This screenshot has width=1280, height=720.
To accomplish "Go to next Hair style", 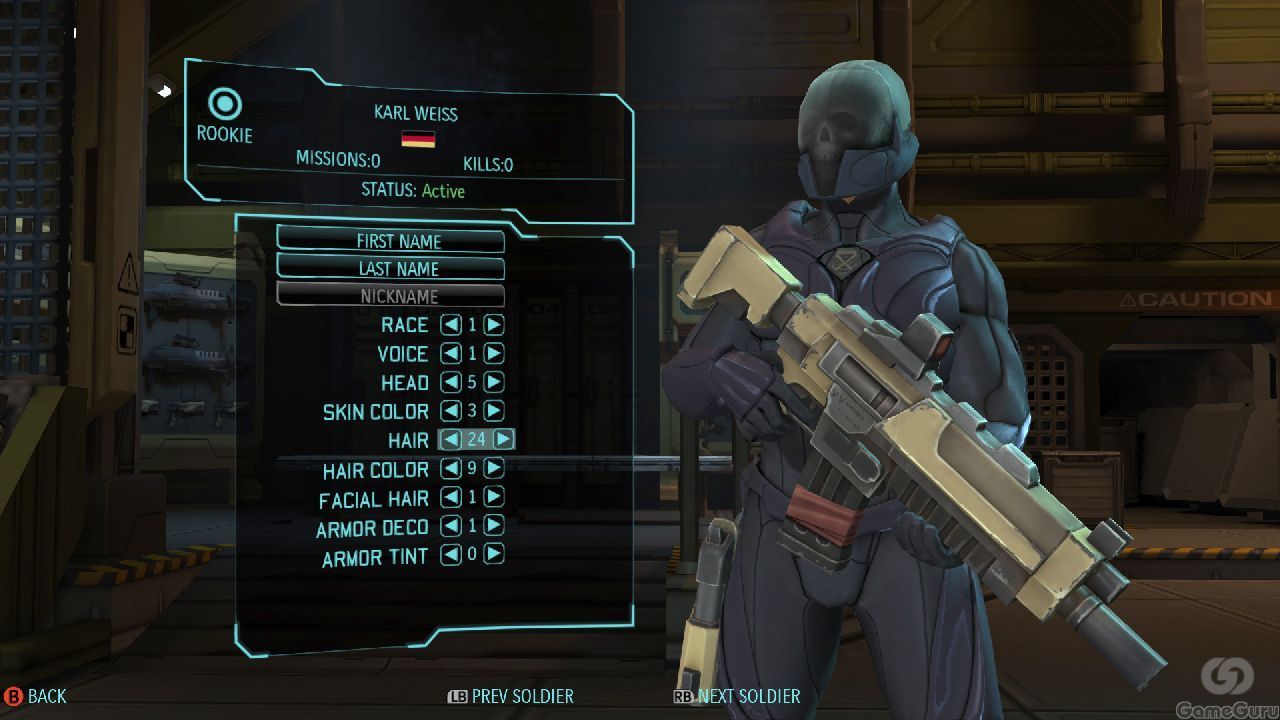I will click(x=504, y=439).
